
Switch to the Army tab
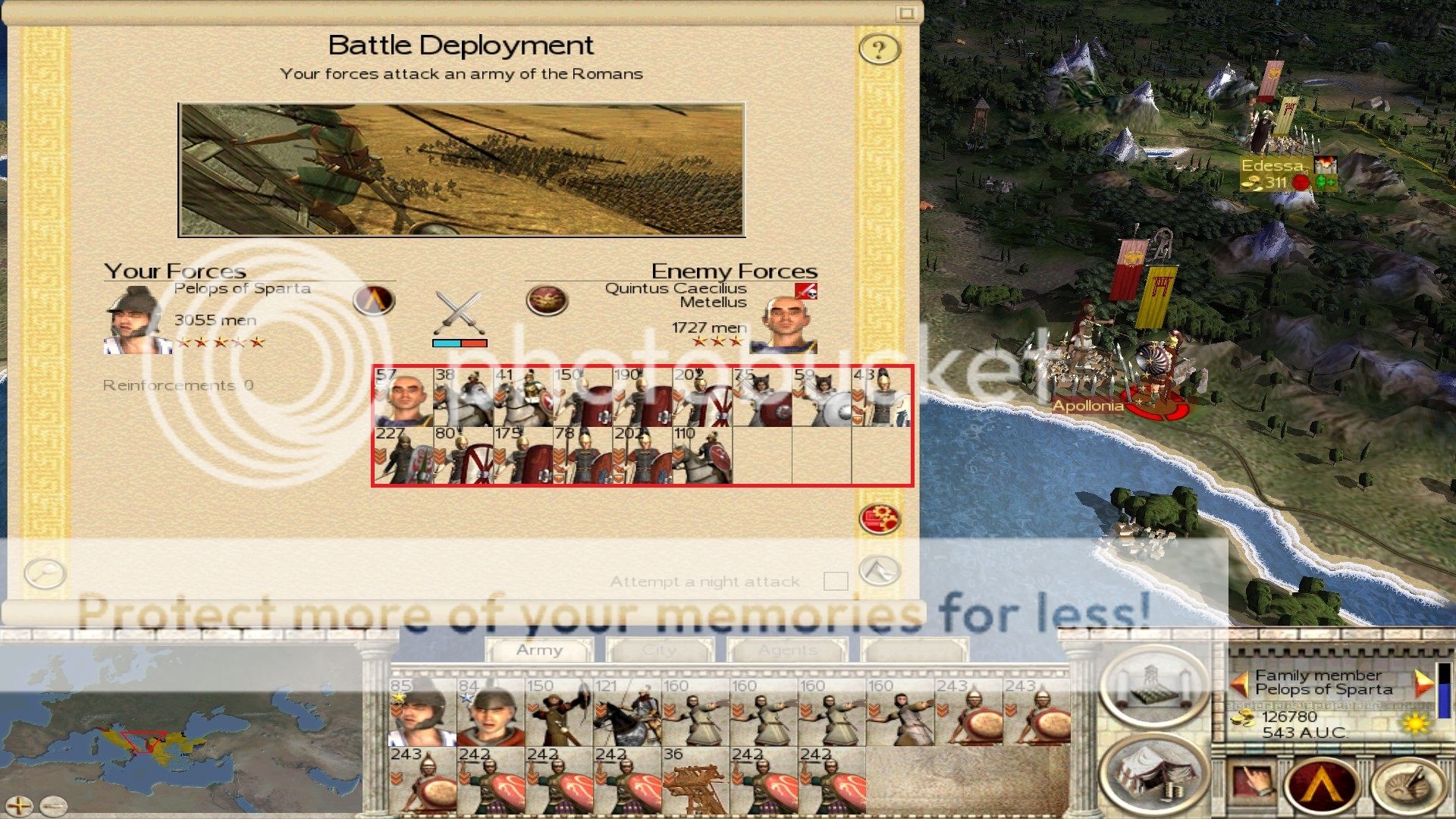pyautogui.click(x=539, y=650)
